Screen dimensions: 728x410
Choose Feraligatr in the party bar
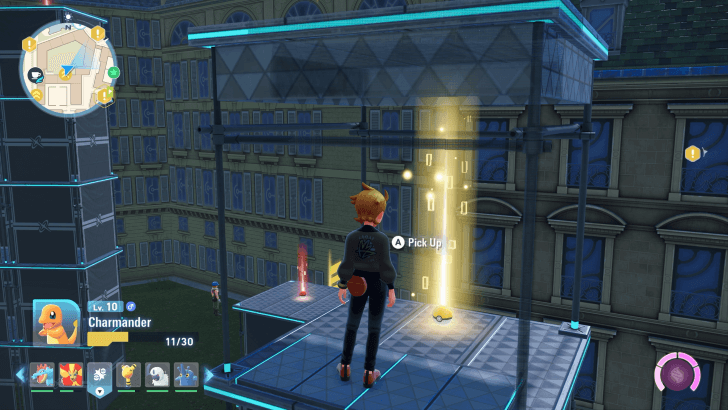(x=41, y=375)
